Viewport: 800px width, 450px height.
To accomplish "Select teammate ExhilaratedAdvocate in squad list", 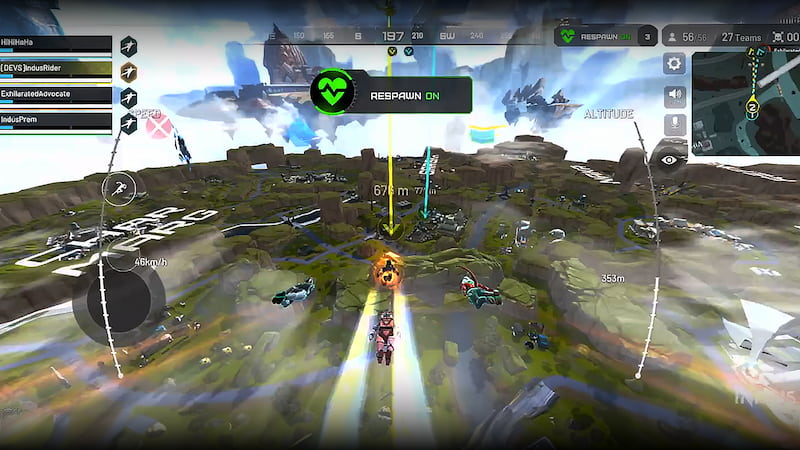I will tap(56, 96).
